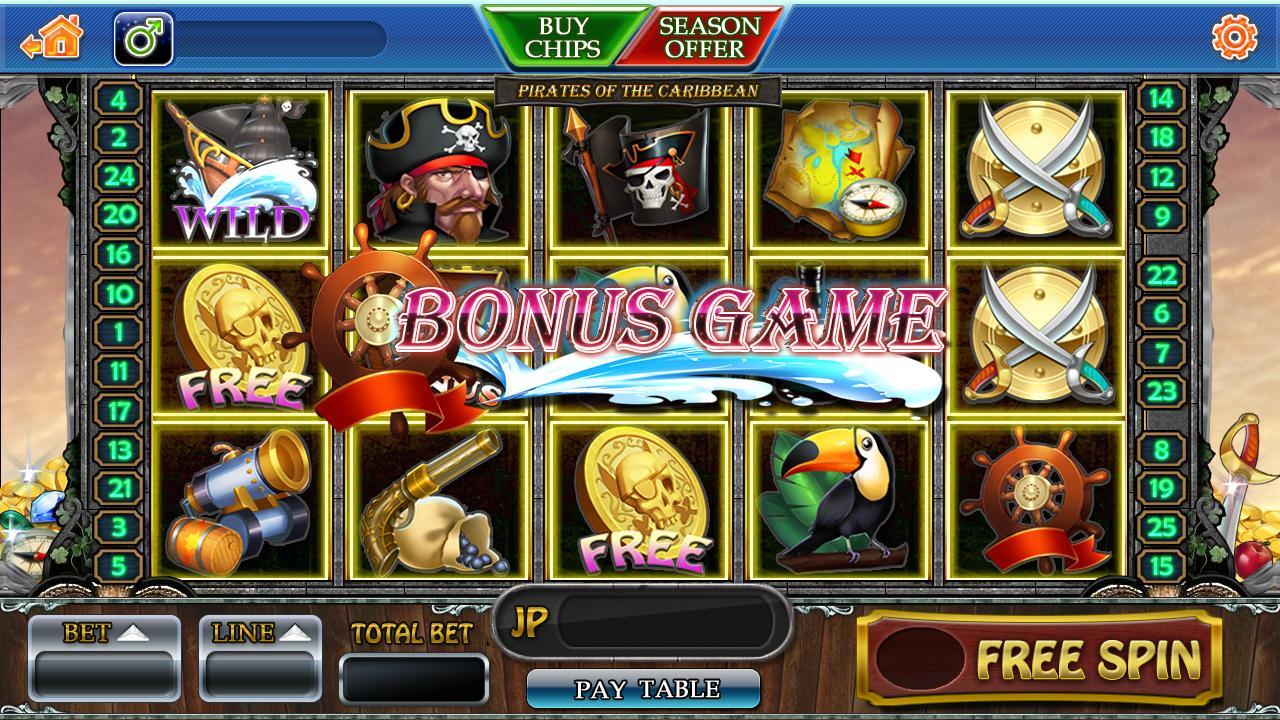1280x720 pixels.
Task: Click the male symbol profile avatar
Action: tap(144, 39)
